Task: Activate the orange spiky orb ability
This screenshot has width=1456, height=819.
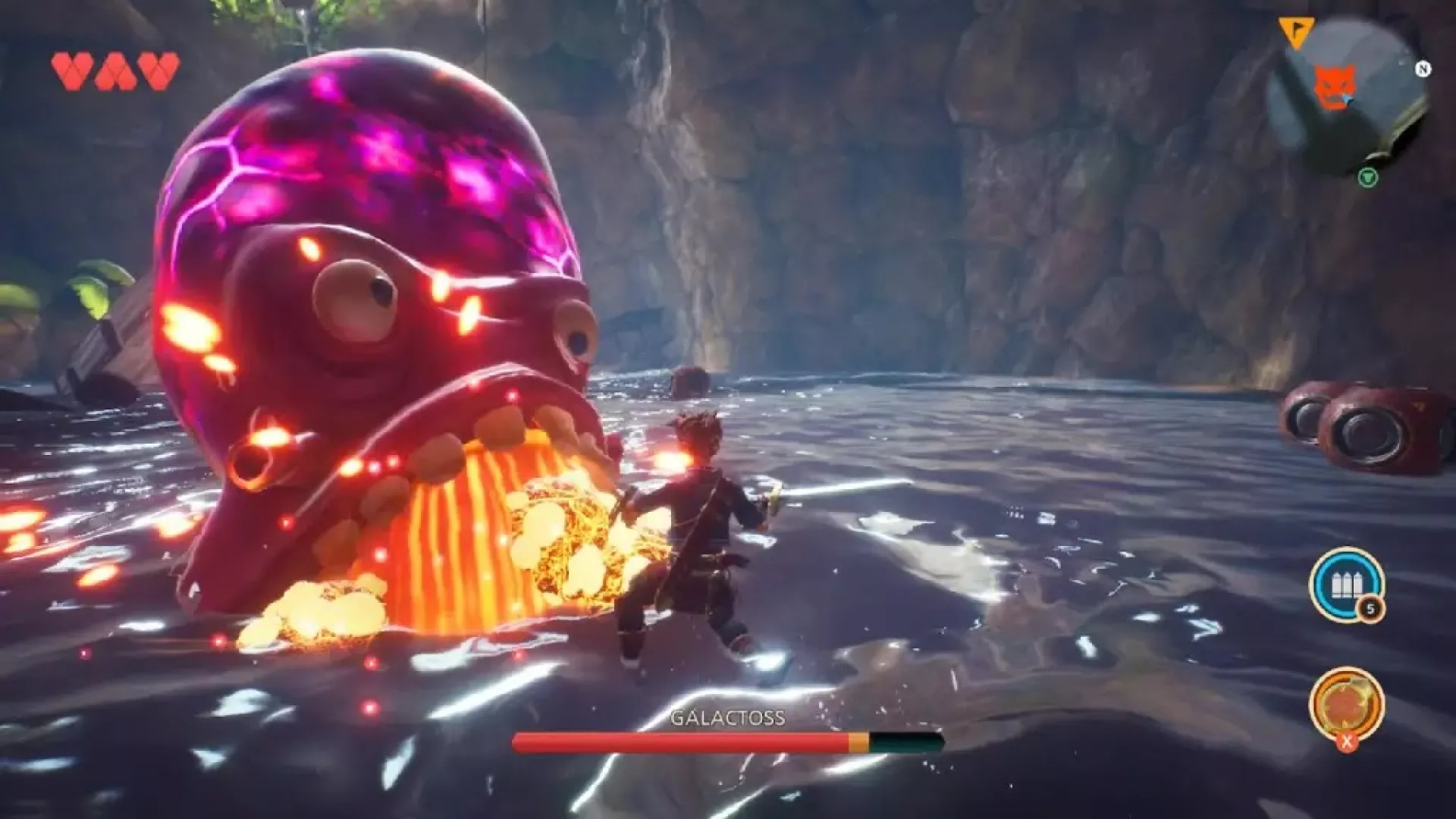Action: pyautogui.click(x=1345, y=702)
